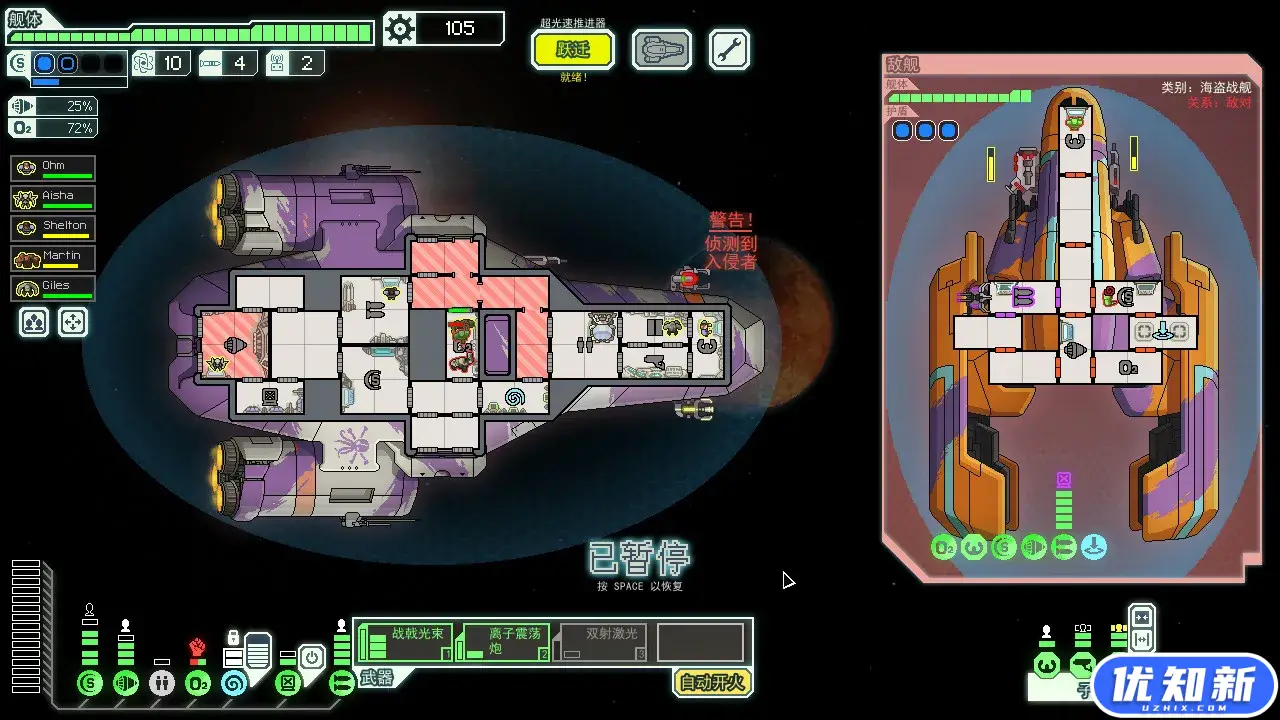
Task: Close all doors with the arrows-inward button
Action: click(1141, 616)
